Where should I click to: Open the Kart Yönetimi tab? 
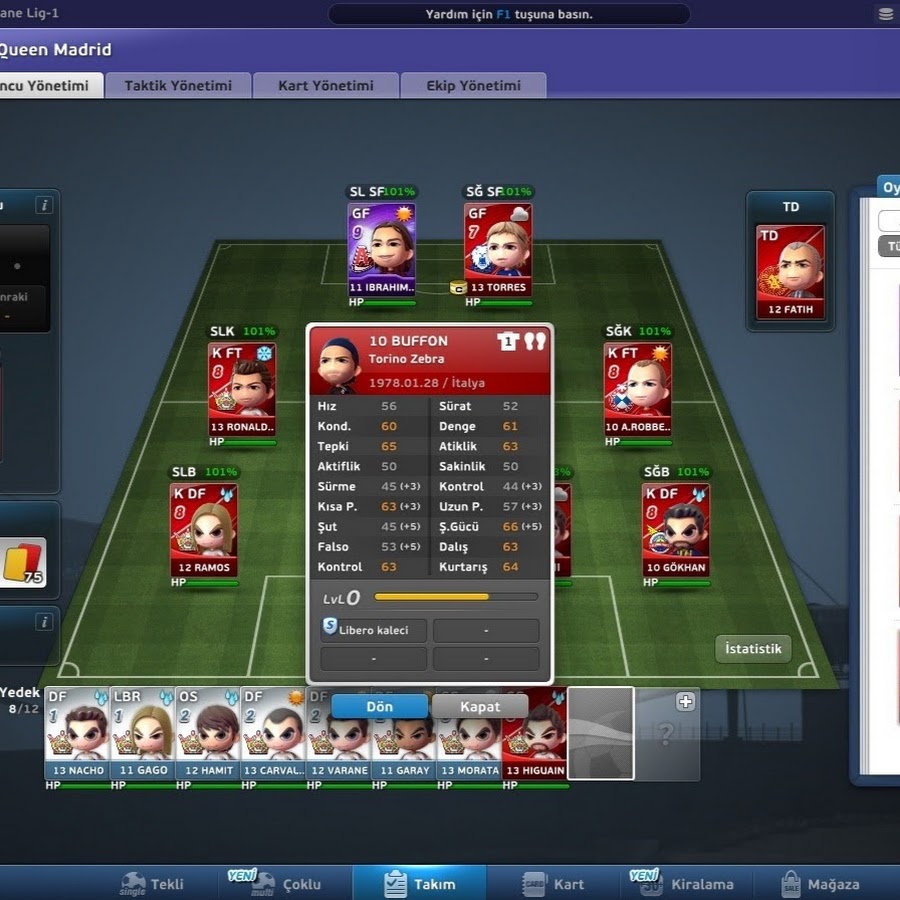[x=325, y=86]
